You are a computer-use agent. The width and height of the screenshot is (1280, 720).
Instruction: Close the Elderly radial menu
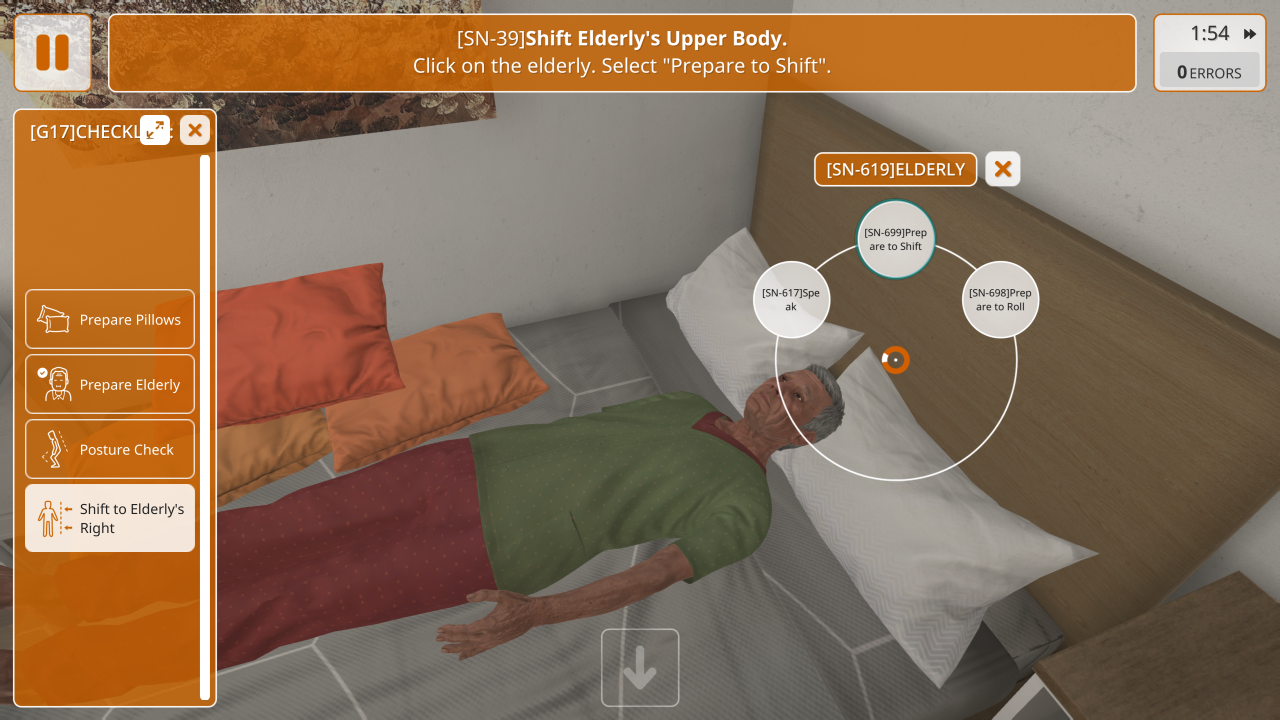point(1002,169)
